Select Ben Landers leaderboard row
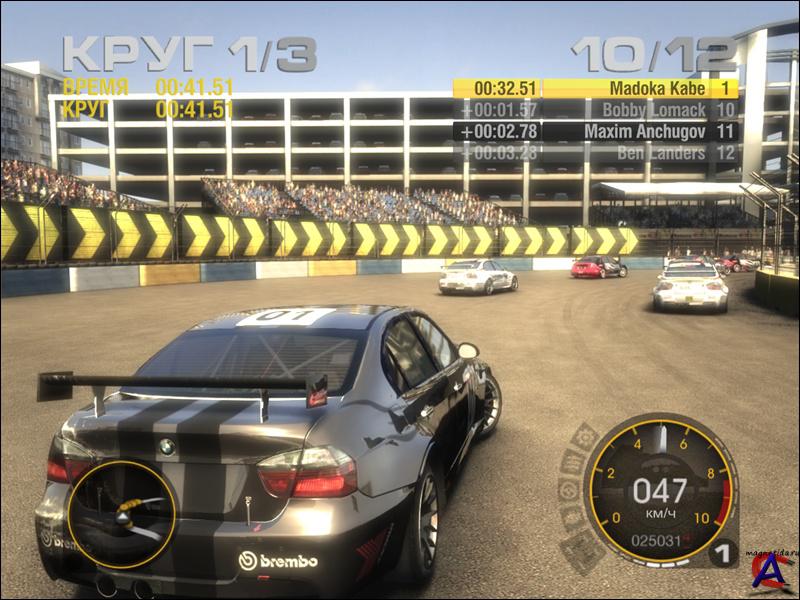800x600 pixels. click(x=596, y=153)
